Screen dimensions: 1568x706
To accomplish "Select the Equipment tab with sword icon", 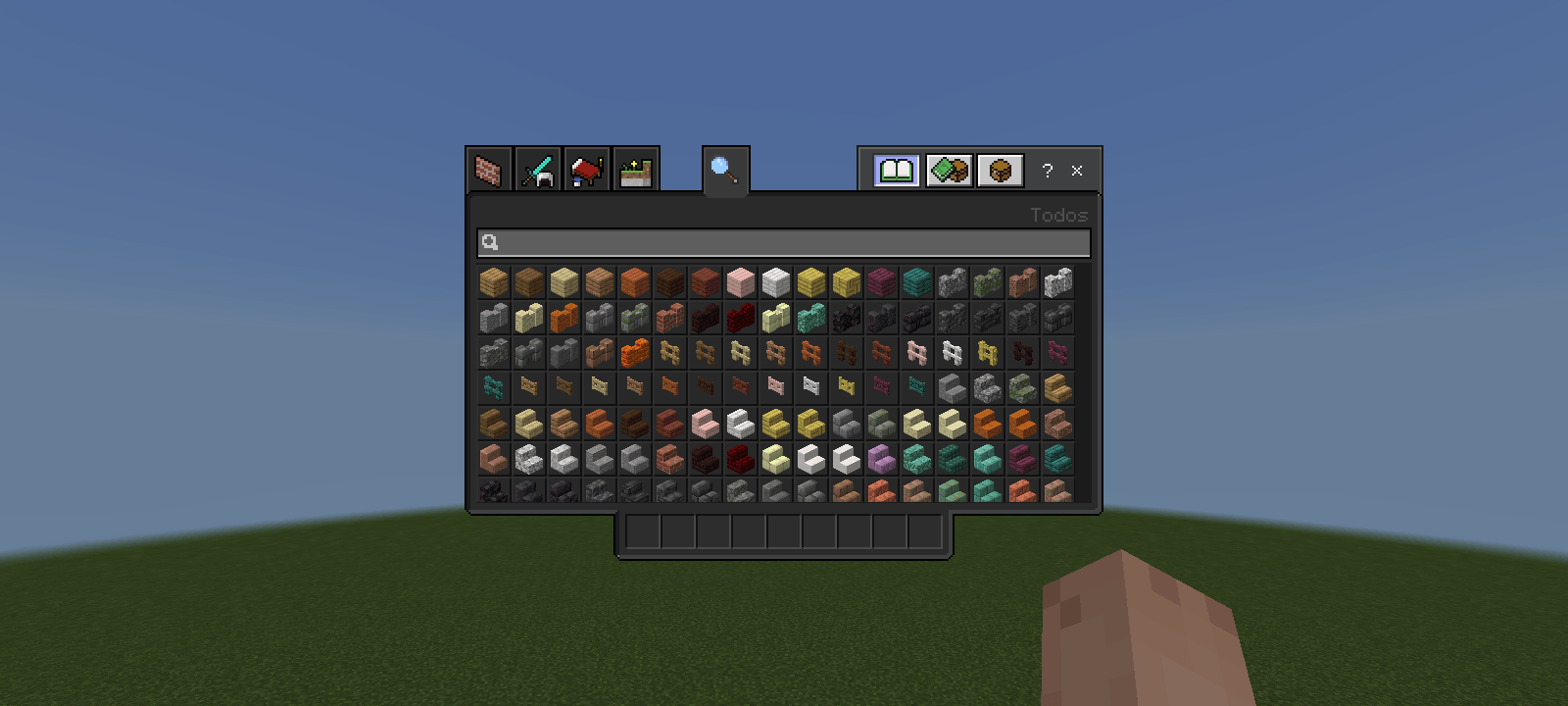I will pyautogui.click(x=540, y=171).
